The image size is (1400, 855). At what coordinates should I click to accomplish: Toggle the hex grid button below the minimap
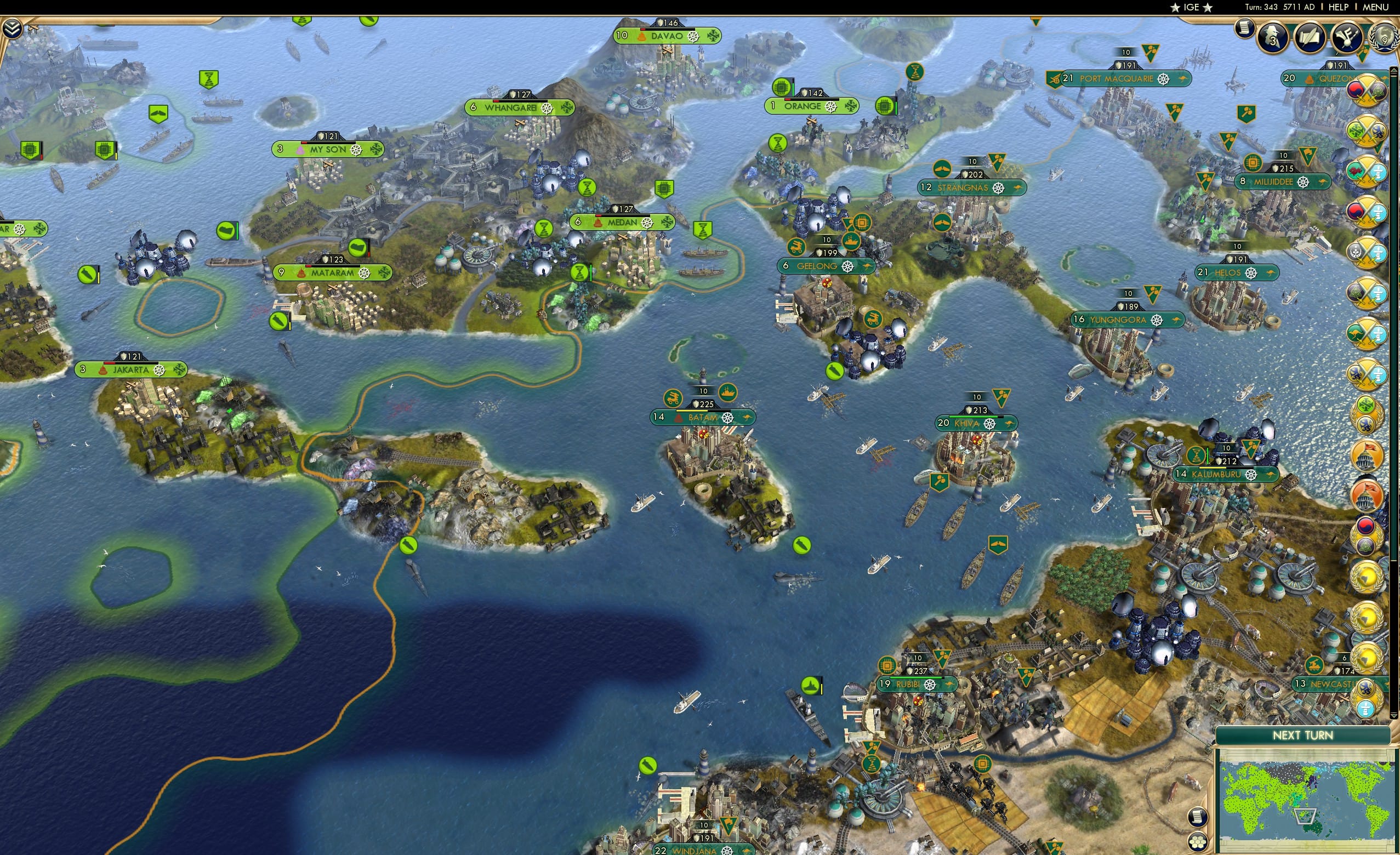point(1198,842)
